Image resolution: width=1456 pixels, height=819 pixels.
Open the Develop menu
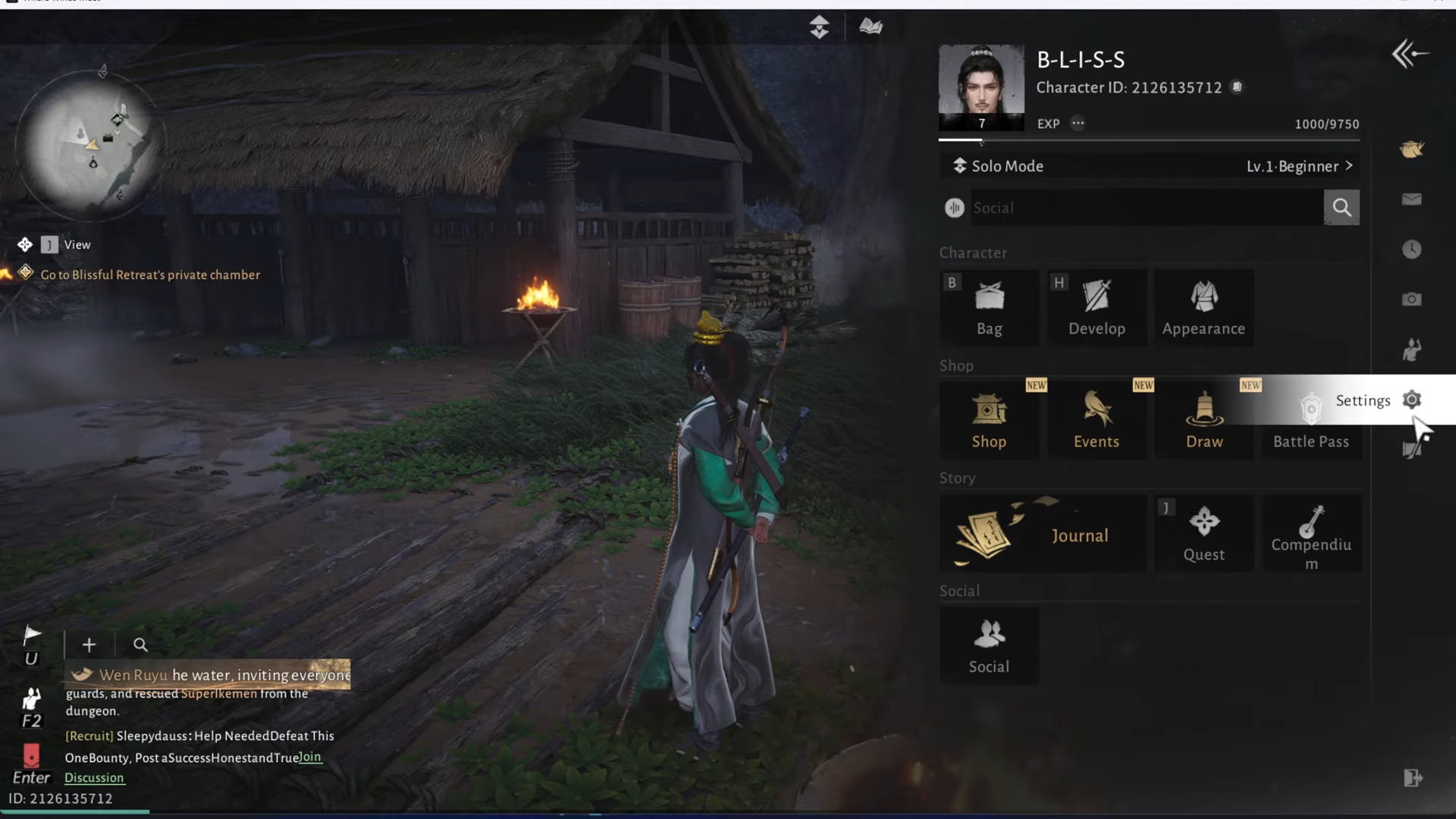point(1097,308)
